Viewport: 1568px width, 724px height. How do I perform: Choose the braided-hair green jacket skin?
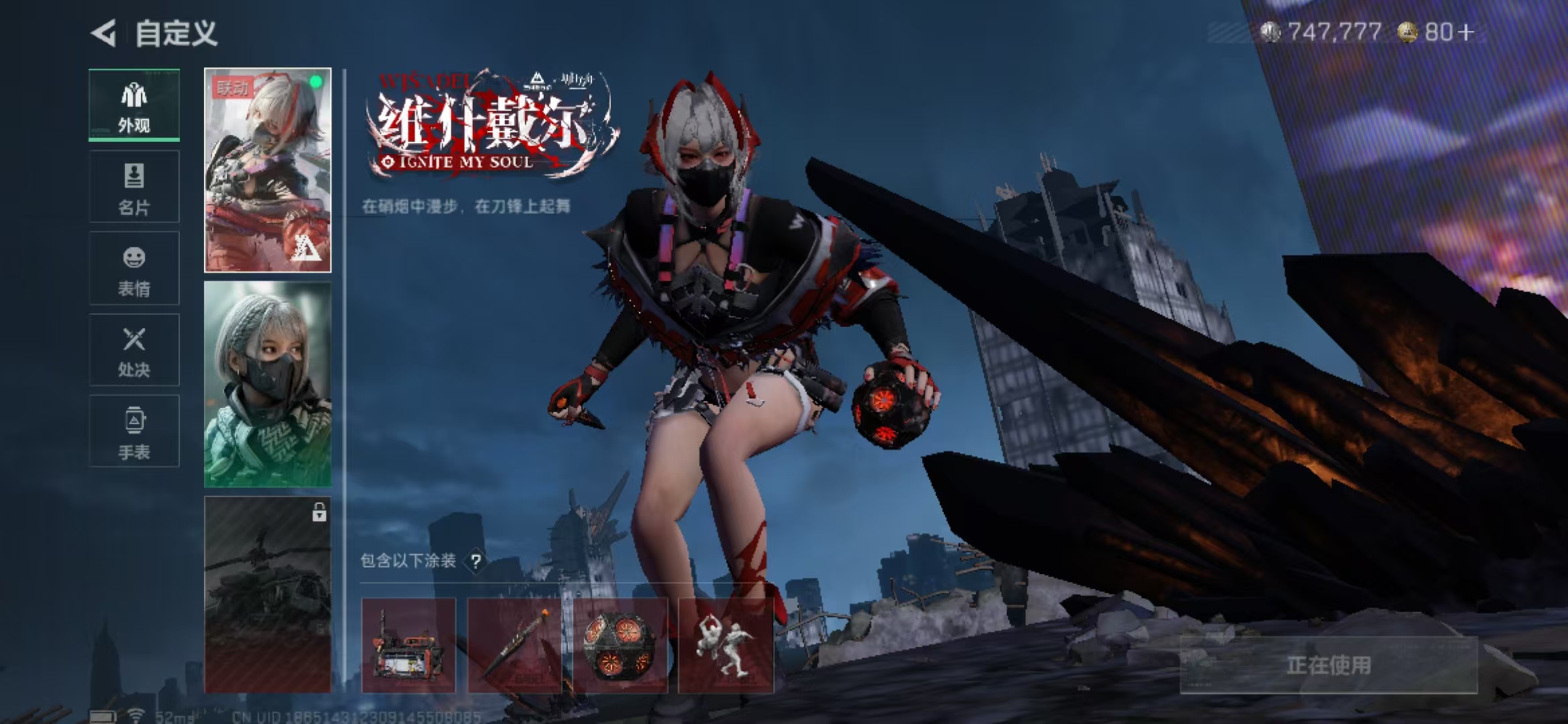click(267, 384)
